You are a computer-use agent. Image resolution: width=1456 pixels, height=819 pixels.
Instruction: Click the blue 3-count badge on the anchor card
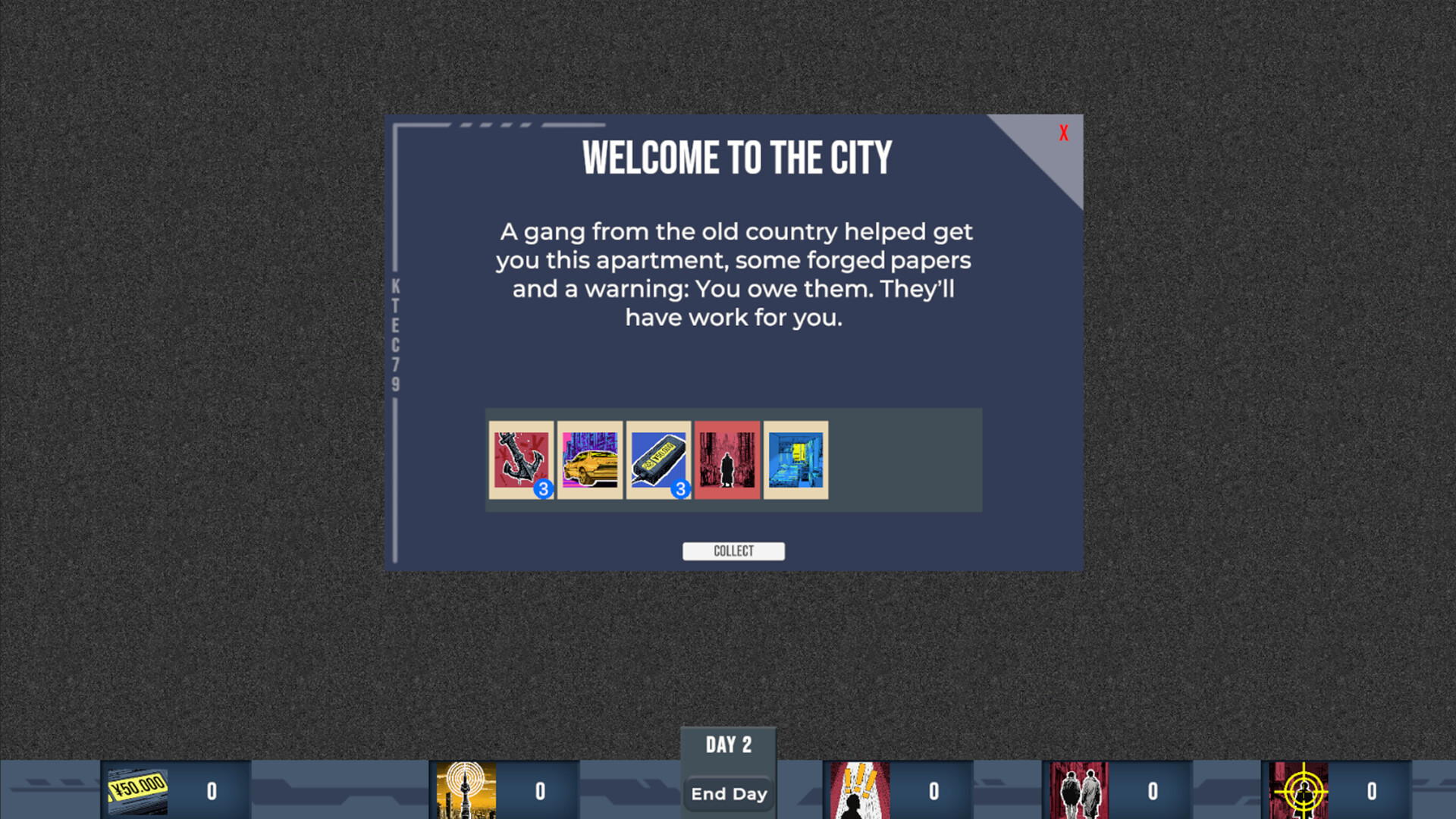coord(543,490)
